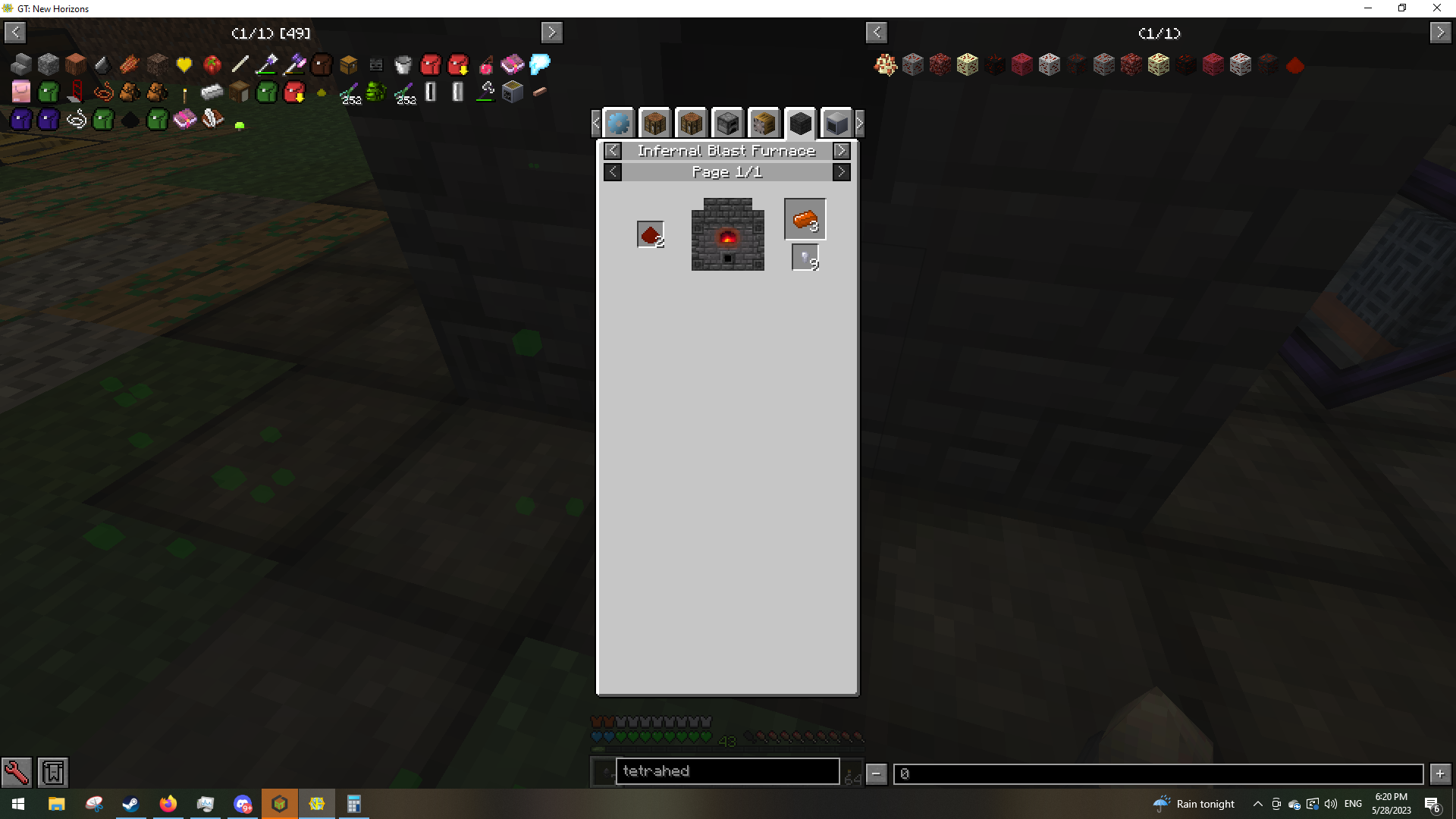The image size is (1456, 819).
Task: Open the Minecraft launcher icon on the taskbar
Action: point(280,803)
